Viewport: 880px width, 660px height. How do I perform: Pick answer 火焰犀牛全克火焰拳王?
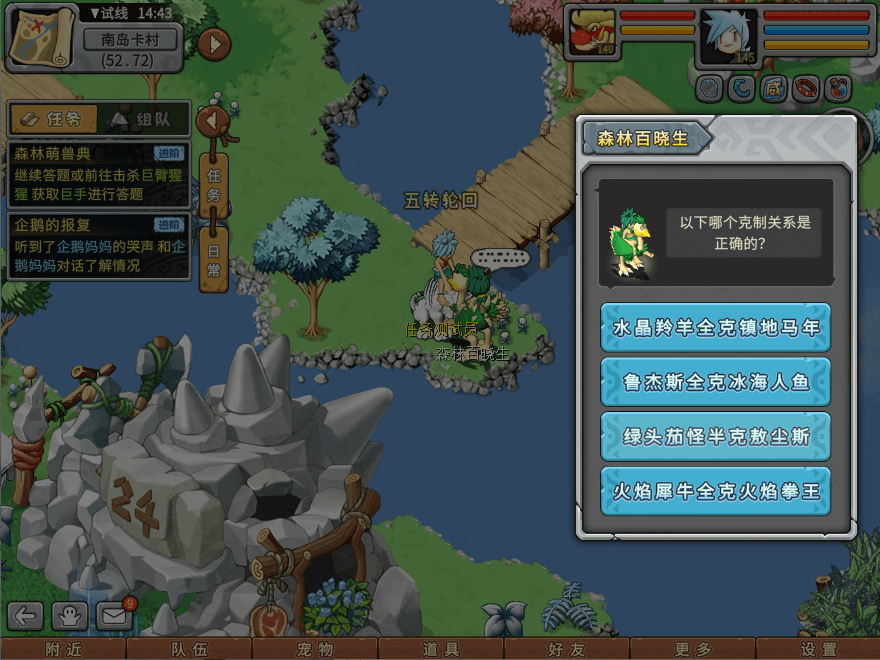tap(715, 492)
